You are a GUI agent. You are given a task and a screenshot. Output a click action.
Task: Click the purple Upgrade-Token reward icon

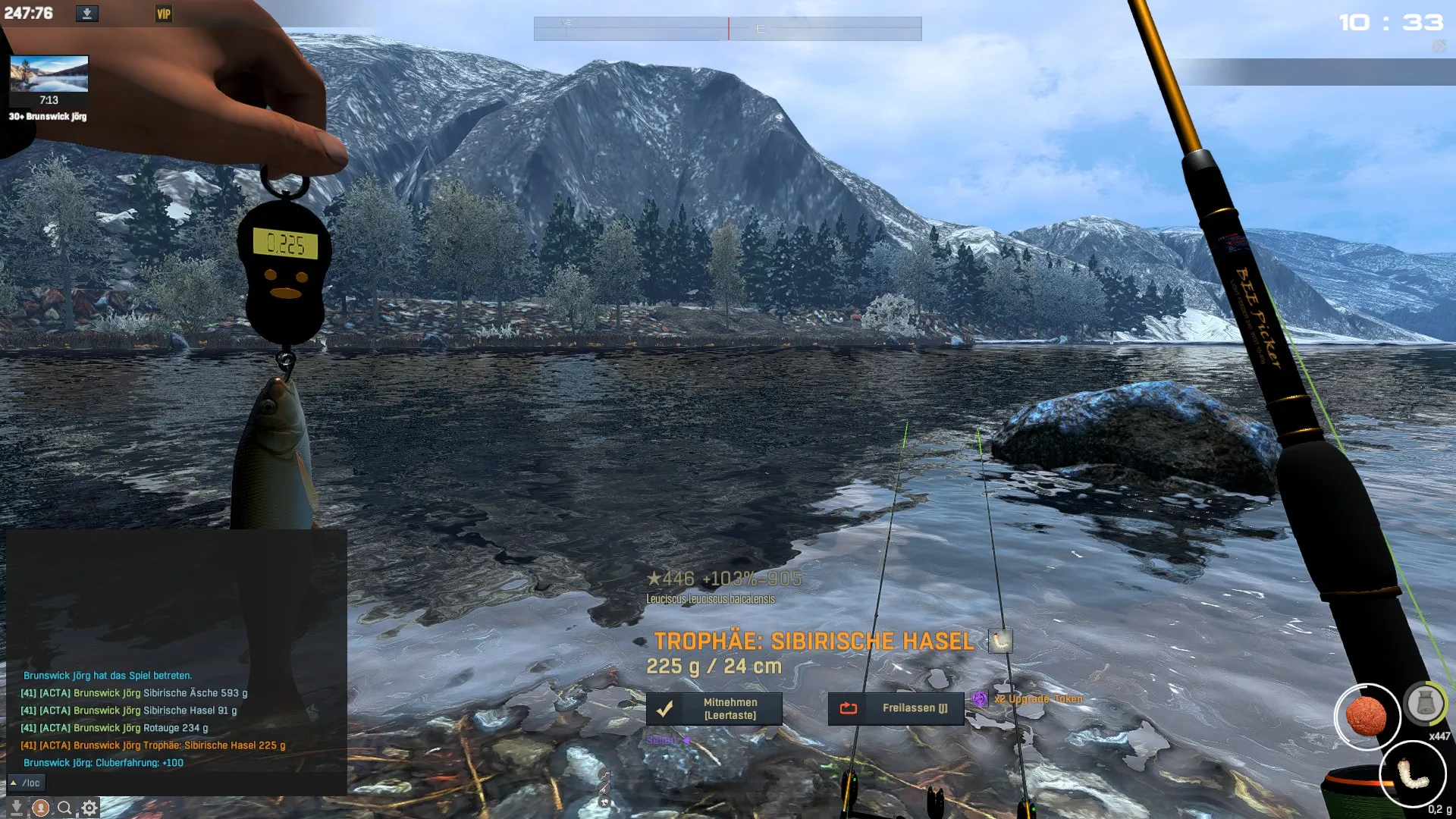click(980, 698)
